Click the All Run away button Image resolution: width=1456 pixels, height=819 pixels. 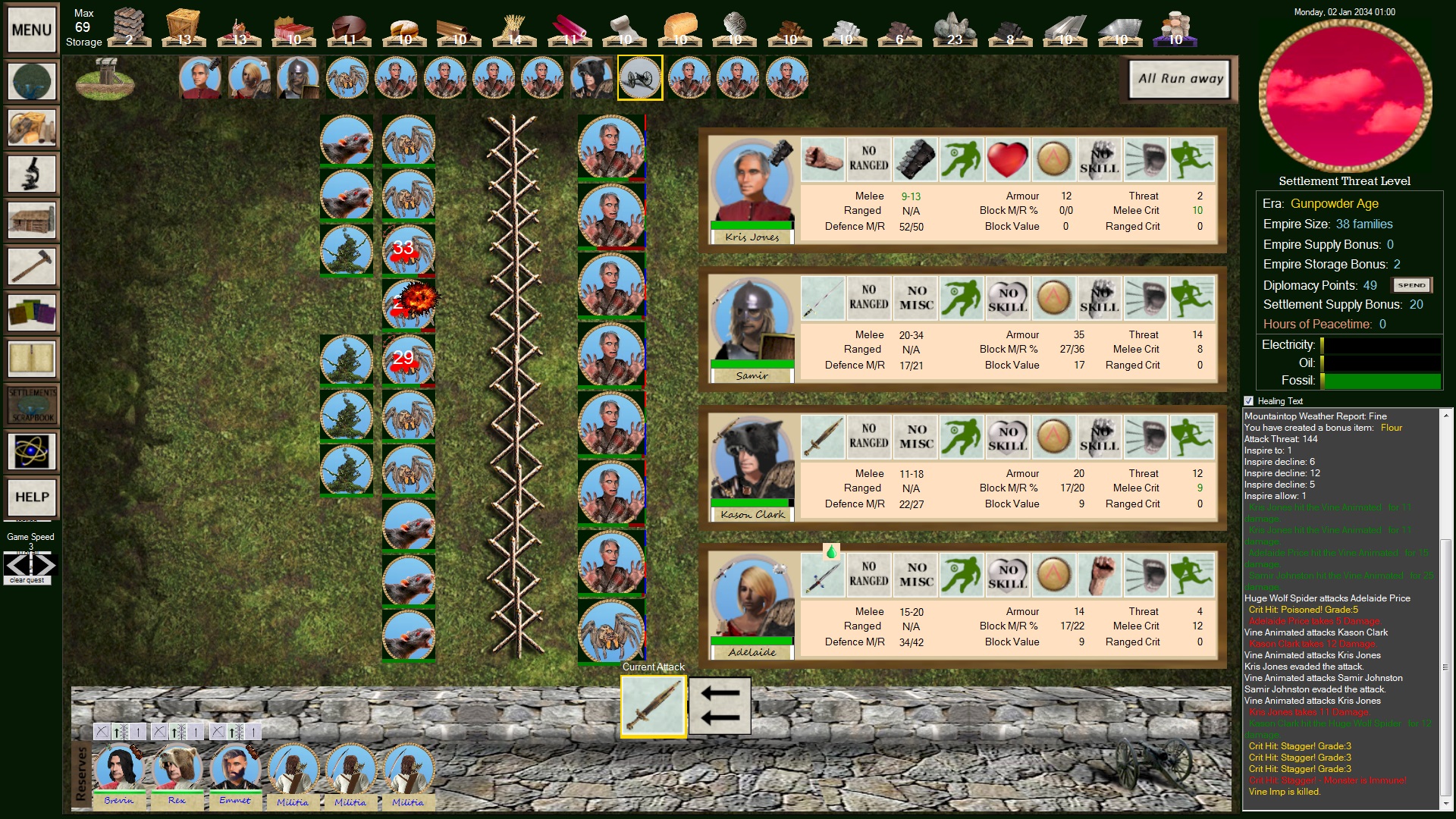pyautogui.click(x=1178, y=79)
